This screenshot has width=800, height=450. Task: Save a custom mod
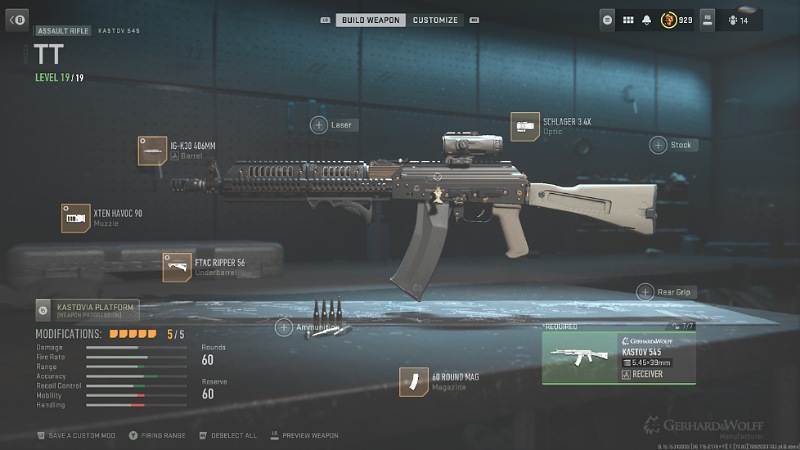tap(81, 436)
